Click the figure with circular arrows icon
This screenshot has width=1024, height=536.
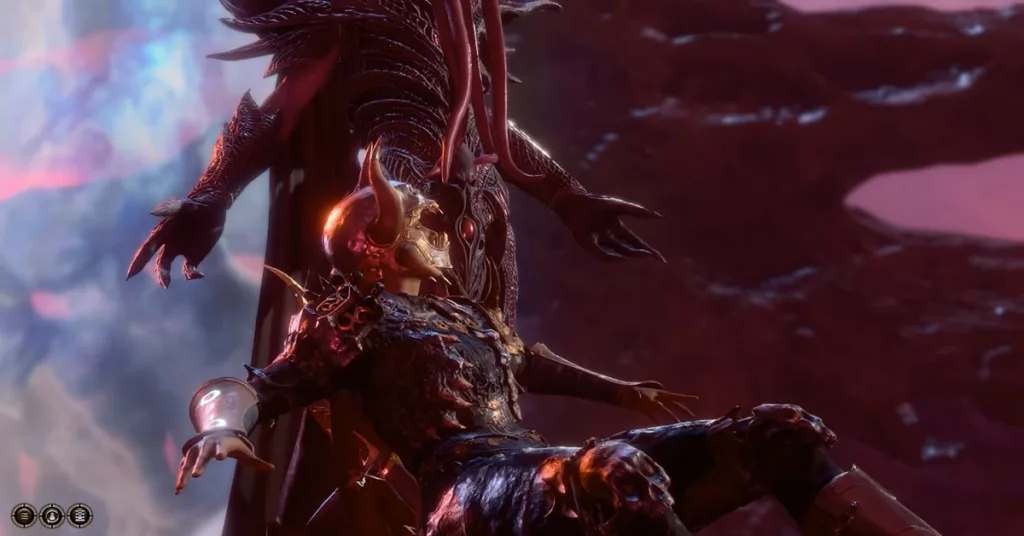[52, 515]
